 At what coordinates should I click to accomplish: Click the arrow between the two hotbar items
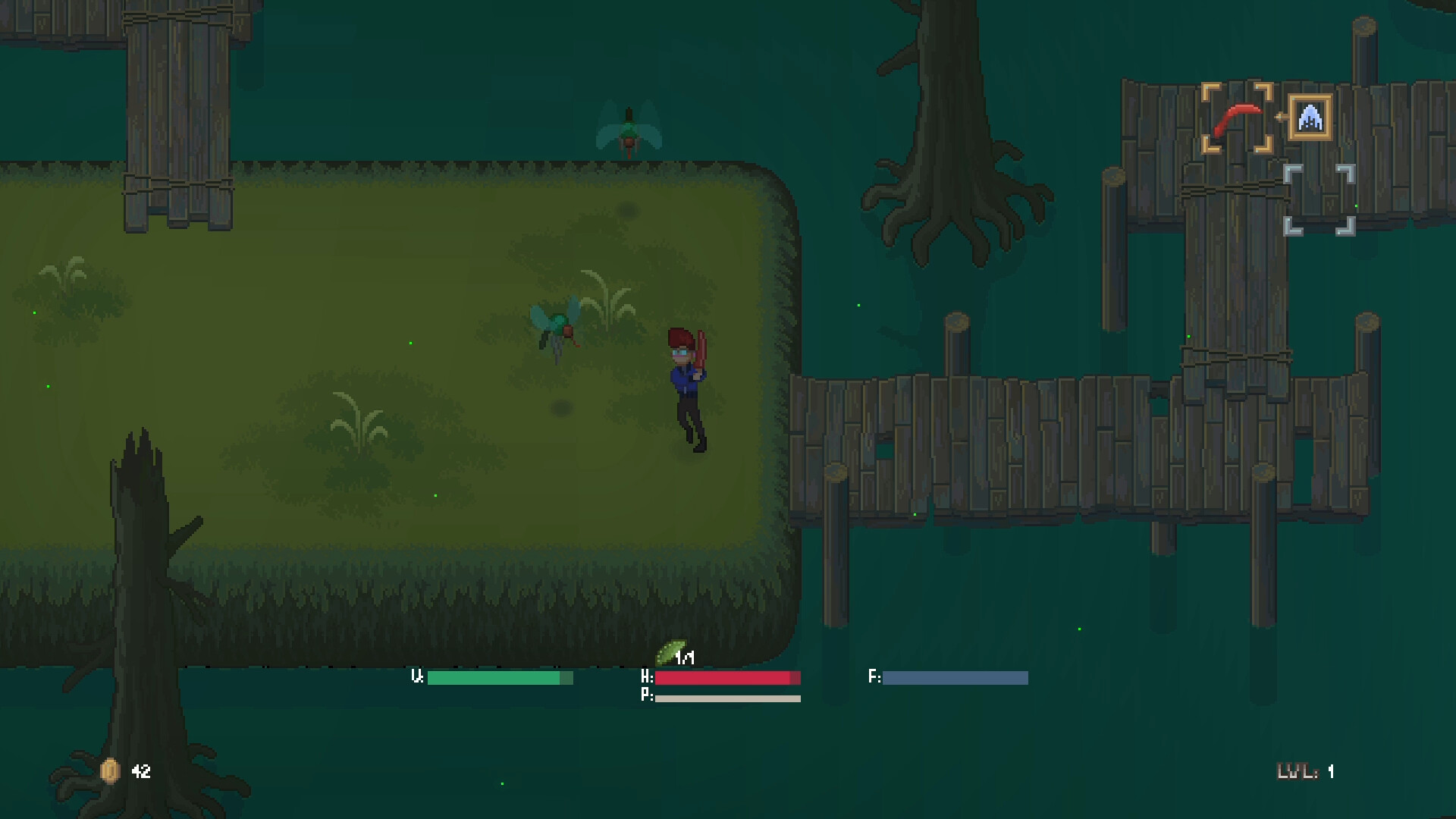(1281, 118)
